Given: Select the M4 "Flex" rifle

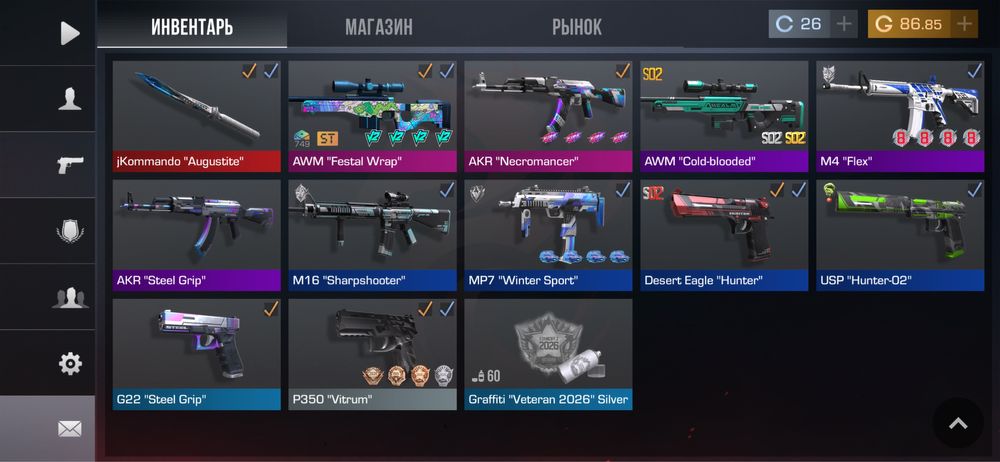Looking at the screenshot, I should click(x=900, y=116).
